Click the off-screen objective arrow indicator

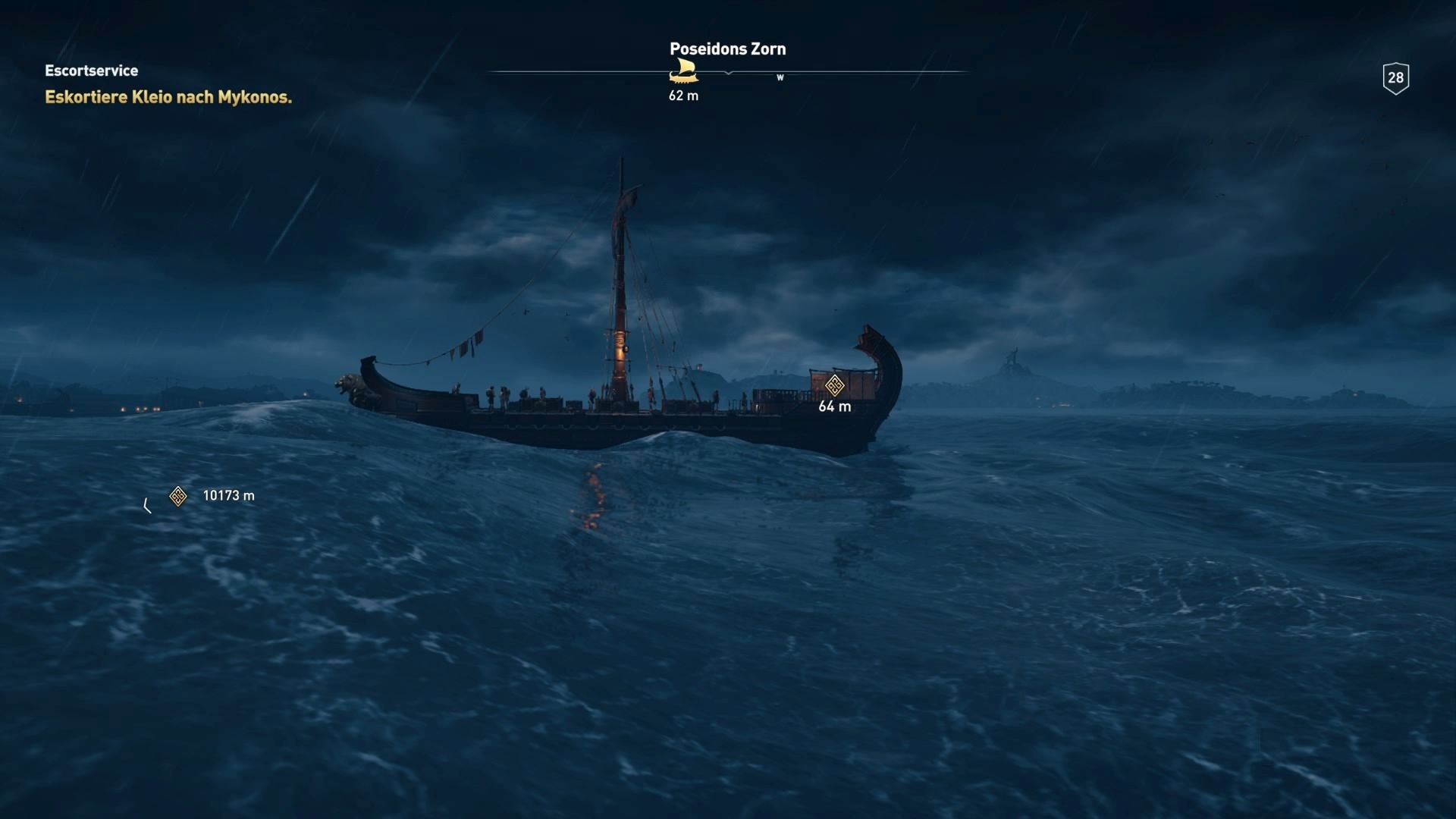147,504
